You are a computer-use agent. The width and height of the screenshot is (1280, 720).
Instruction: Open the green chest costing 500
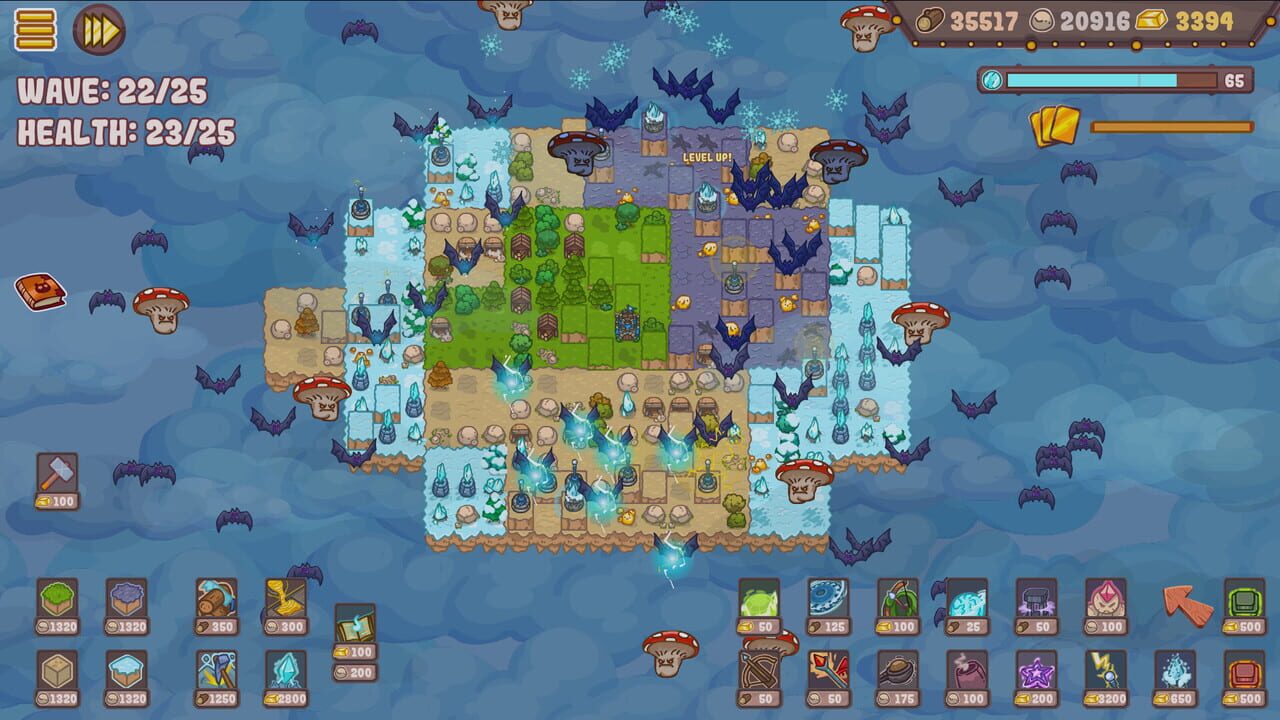(1243, 598)
